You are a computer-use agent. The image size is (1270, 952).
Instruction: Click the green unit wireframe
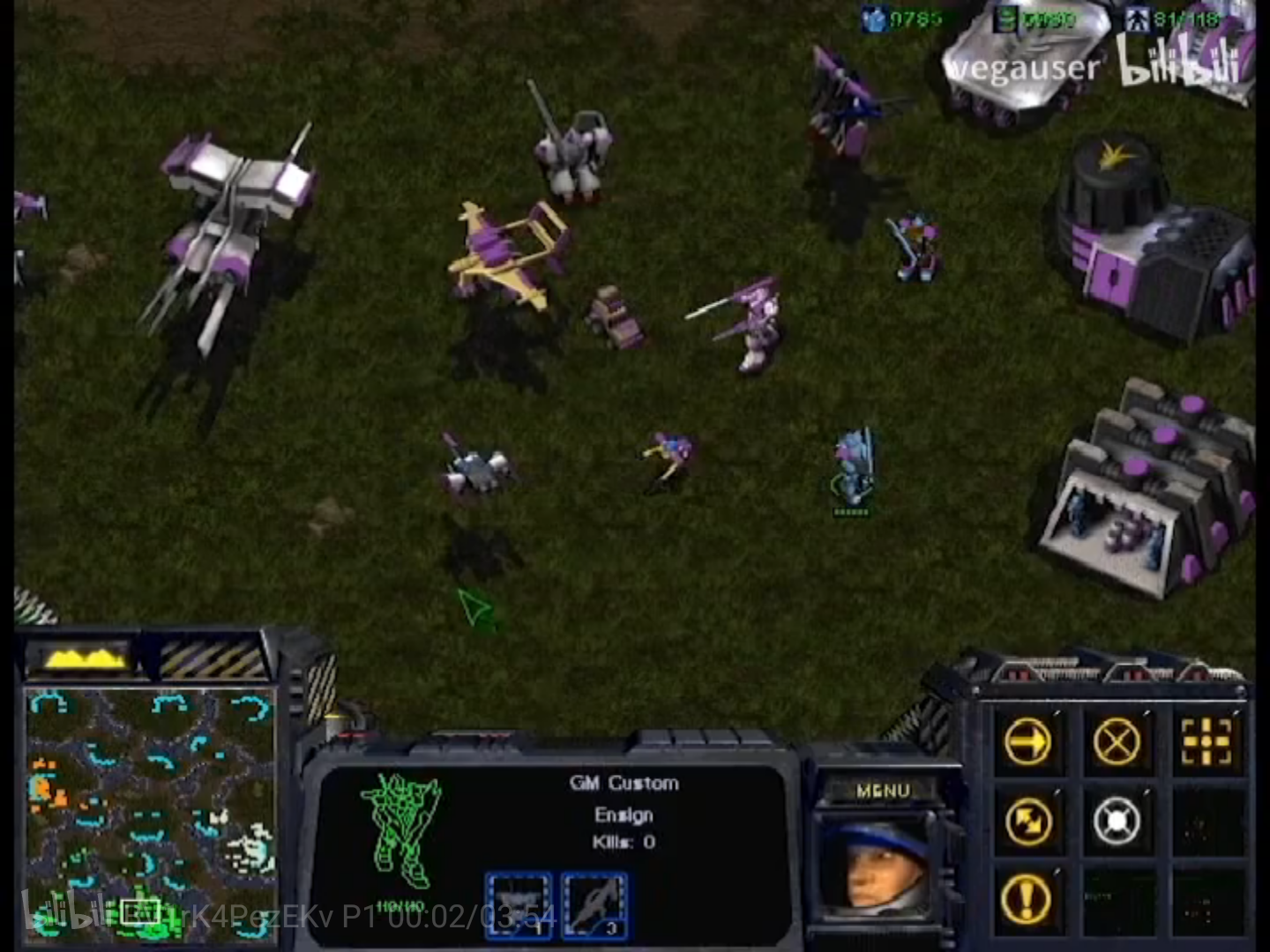(x=402, y=829)
